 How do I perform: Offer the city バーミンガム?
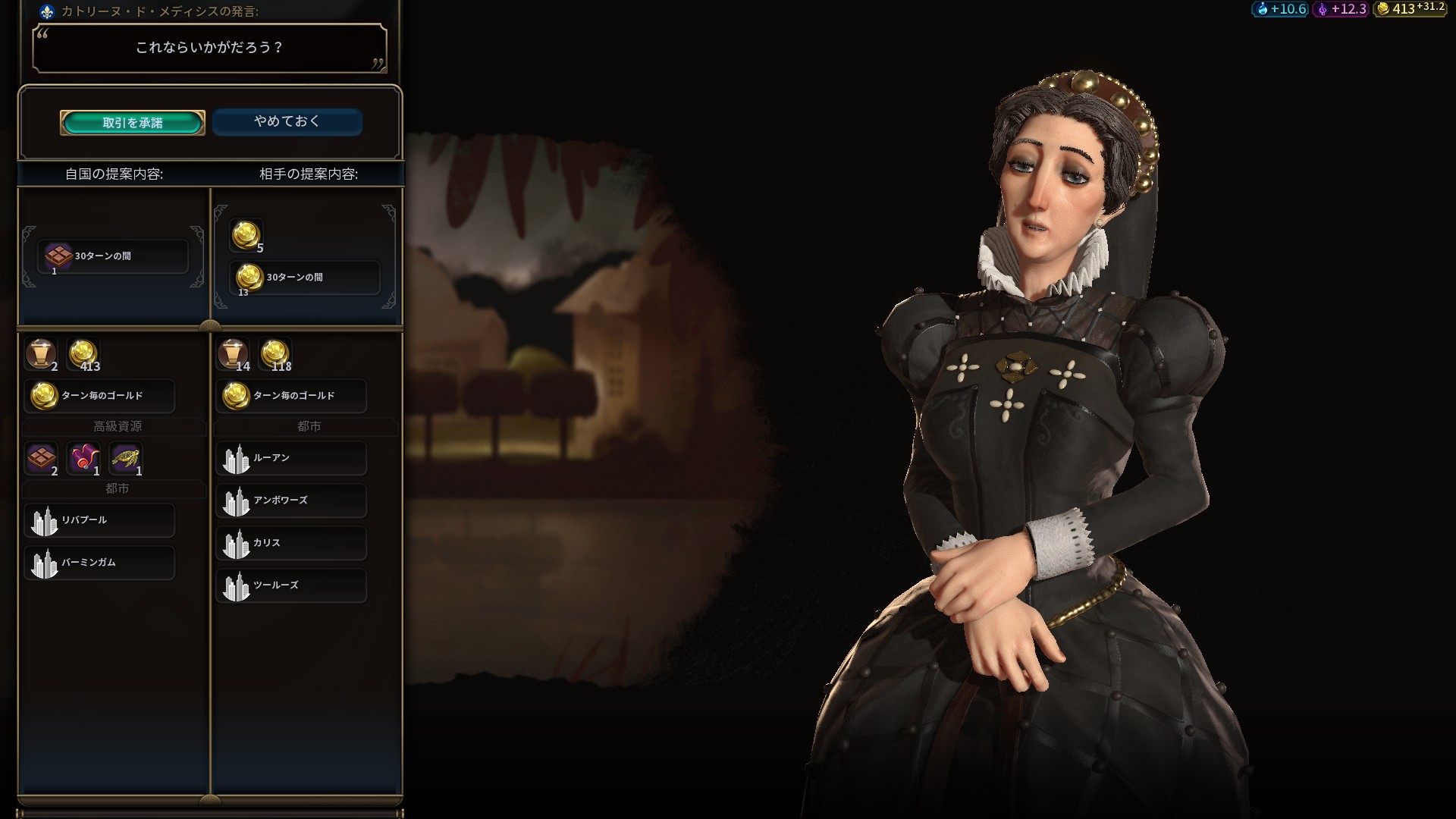99,563
